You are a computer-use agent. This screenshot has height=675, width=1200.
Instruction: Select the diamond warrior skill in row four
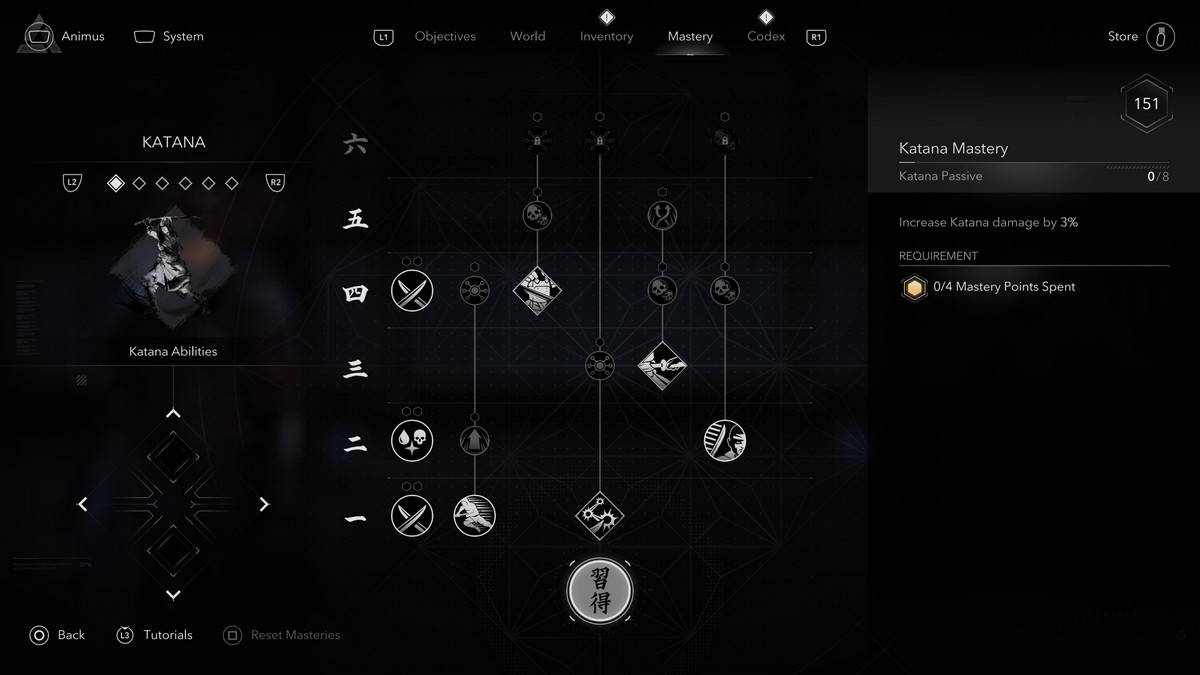pos(537,291)
